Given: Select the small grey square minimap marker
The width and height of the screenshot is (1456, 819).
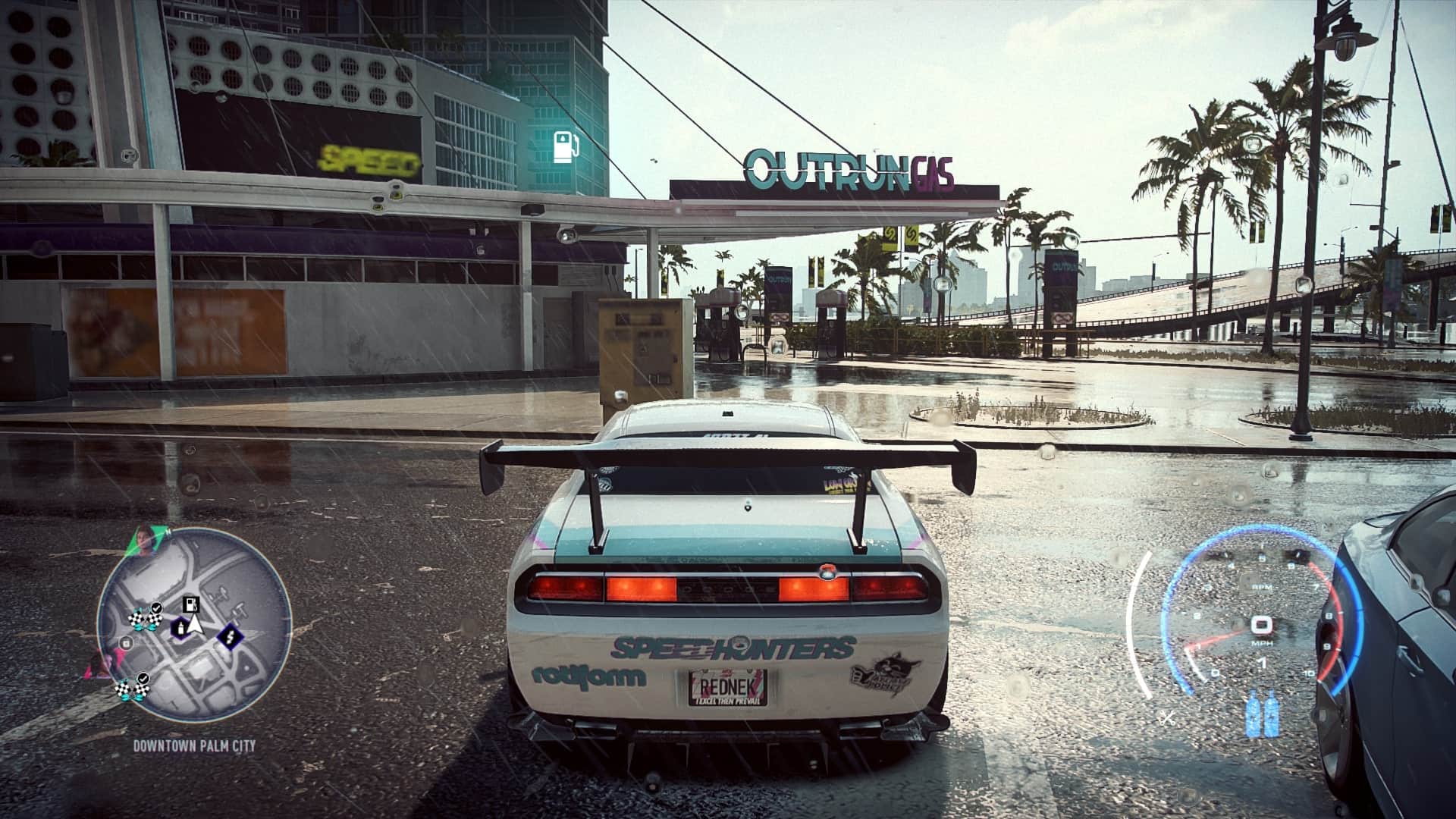Looking at the screenshot, I should coord(127,644).
